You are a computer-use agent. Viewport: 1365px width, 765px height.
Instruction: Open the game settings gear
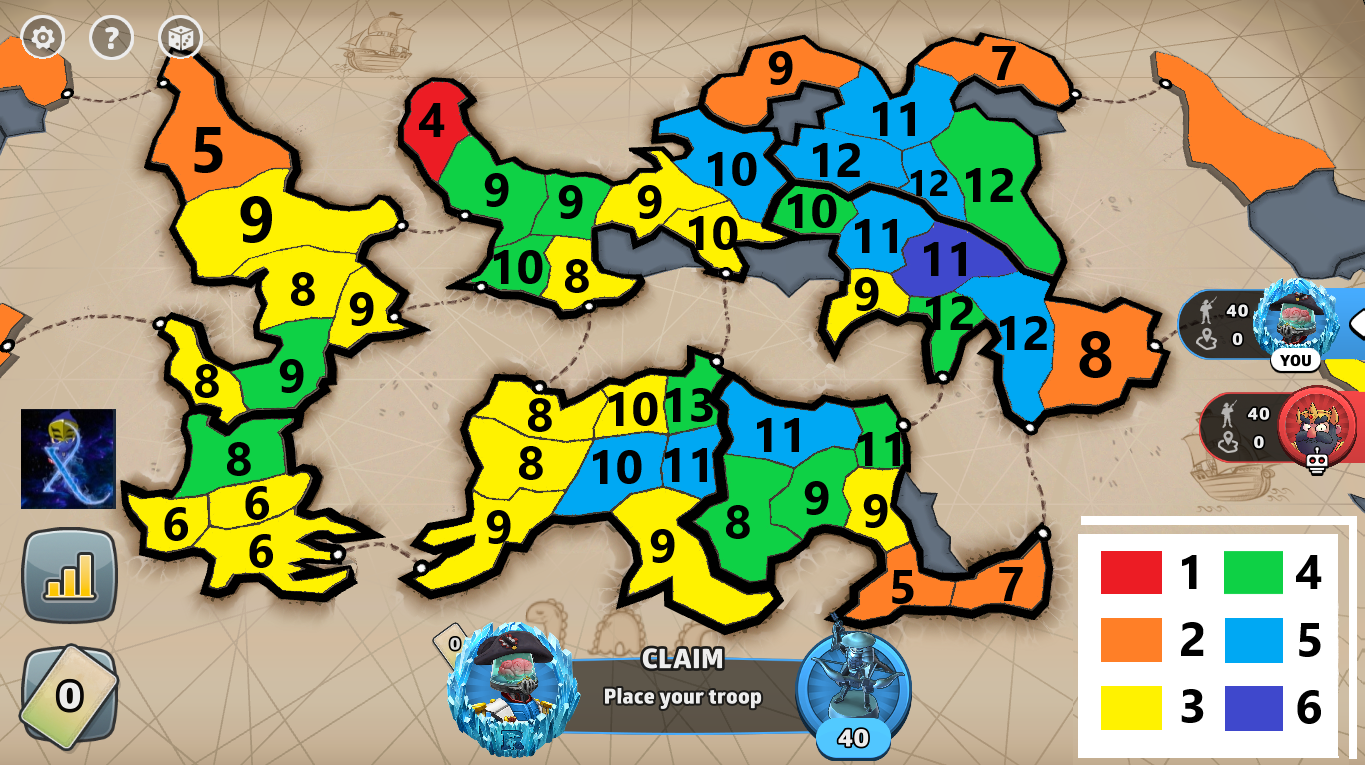(42, 39)
